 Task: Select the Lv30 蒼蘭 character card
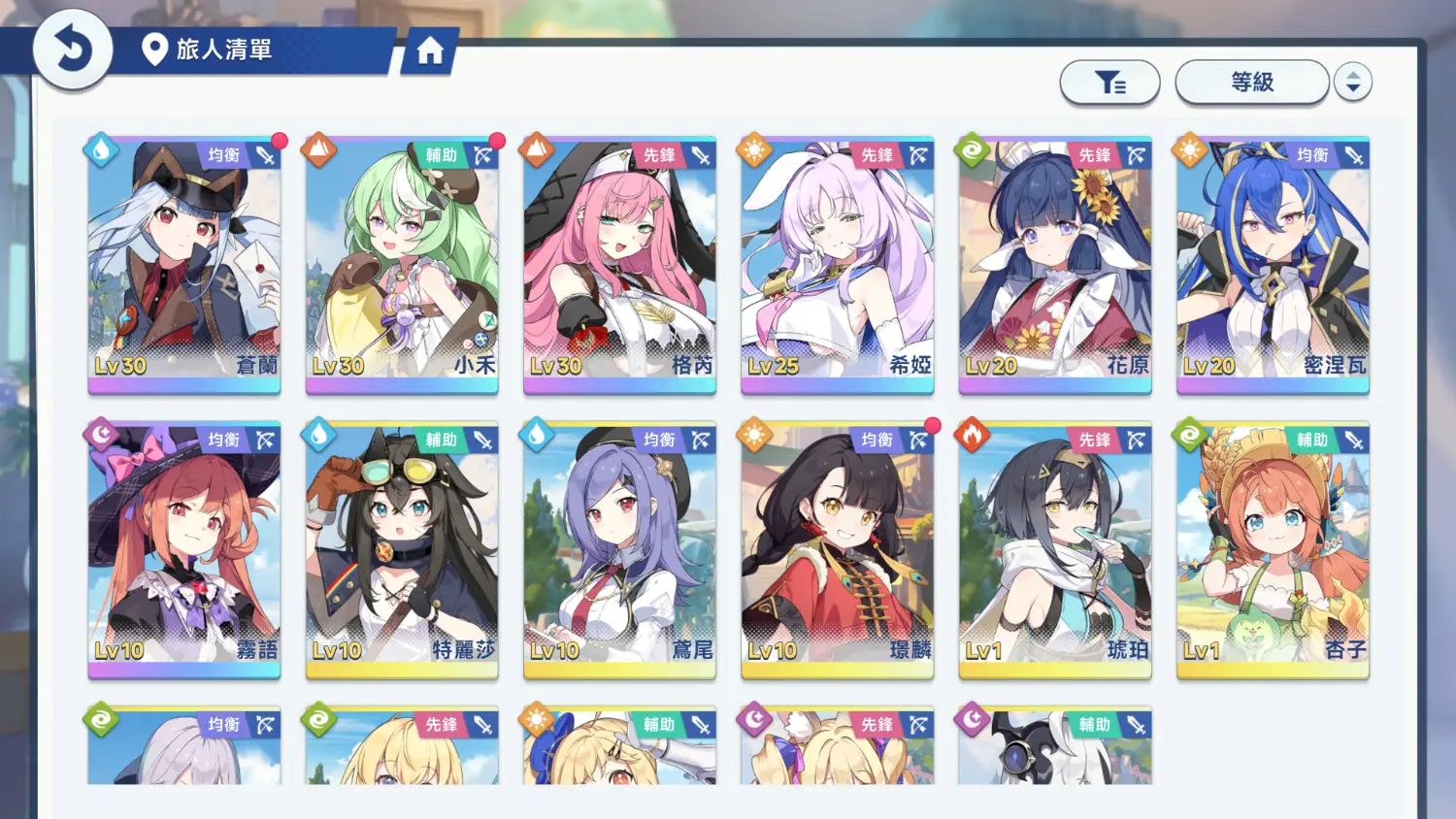point(184,264)
